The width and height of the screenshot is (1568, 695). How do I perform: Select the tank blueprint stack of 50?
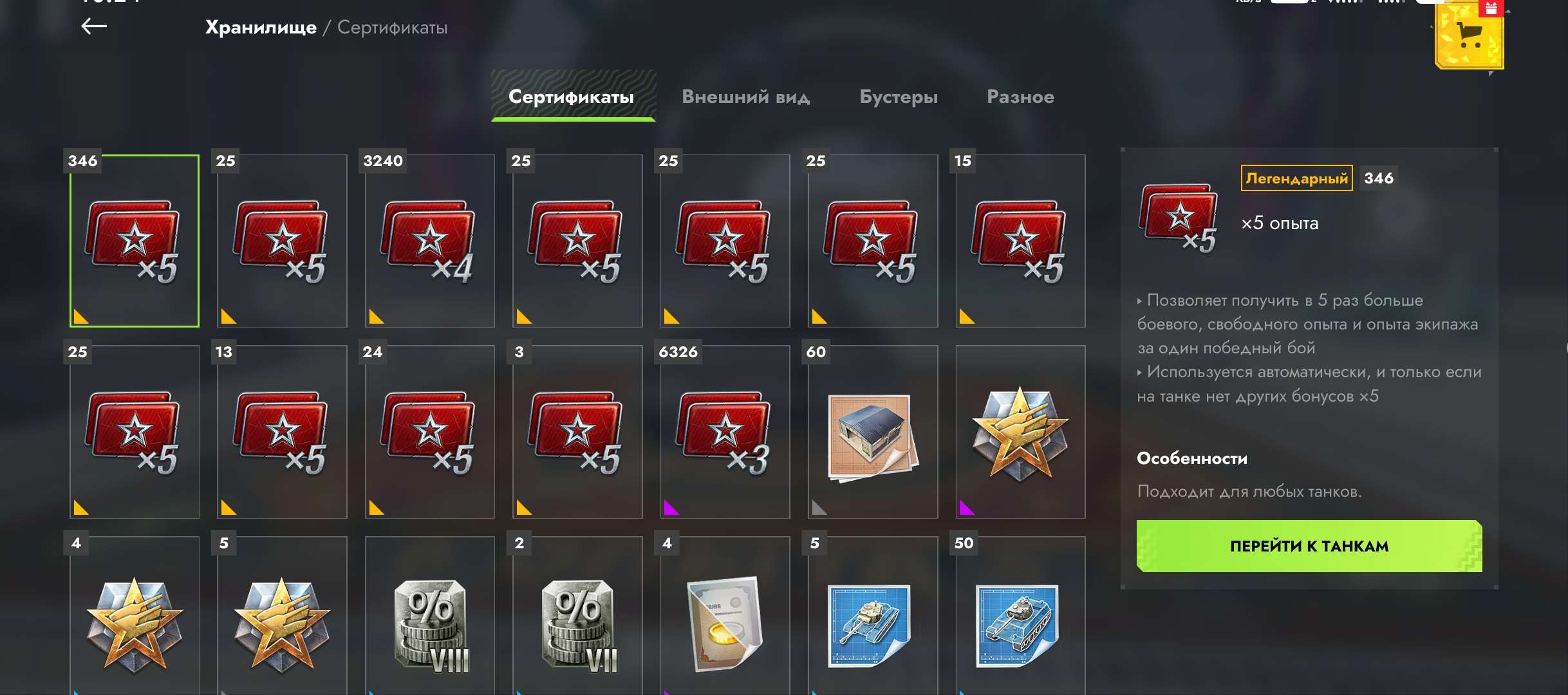[1020, 621]
